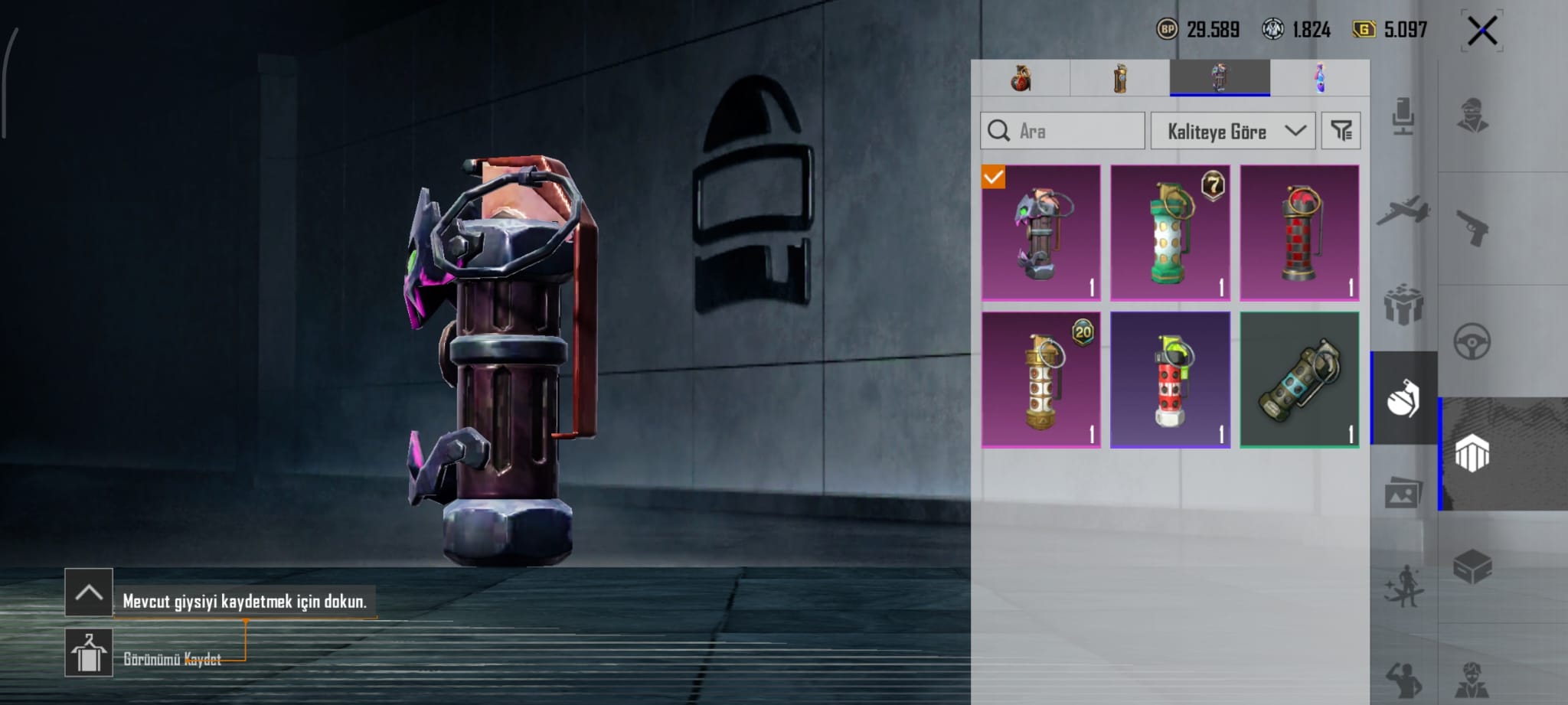Choose the red and white dotted grenade skin
This screenshot has width=1568, height=705.
coord(1170,380)
